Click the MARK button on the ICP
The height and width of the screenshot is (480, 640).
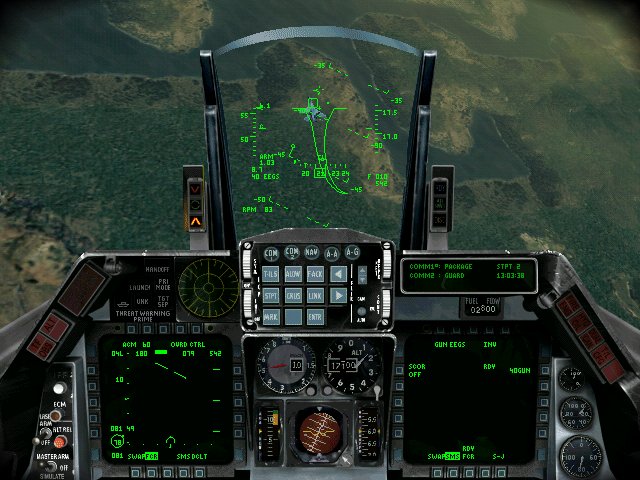271,317
